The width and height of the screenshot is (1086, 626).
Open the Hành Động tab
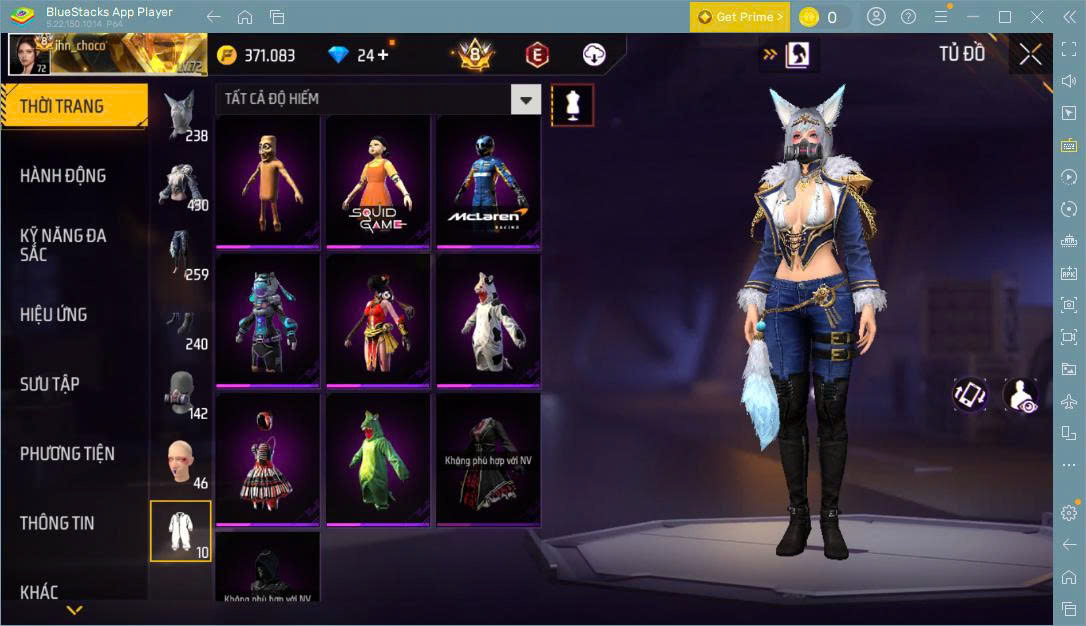tap(63, 176)
